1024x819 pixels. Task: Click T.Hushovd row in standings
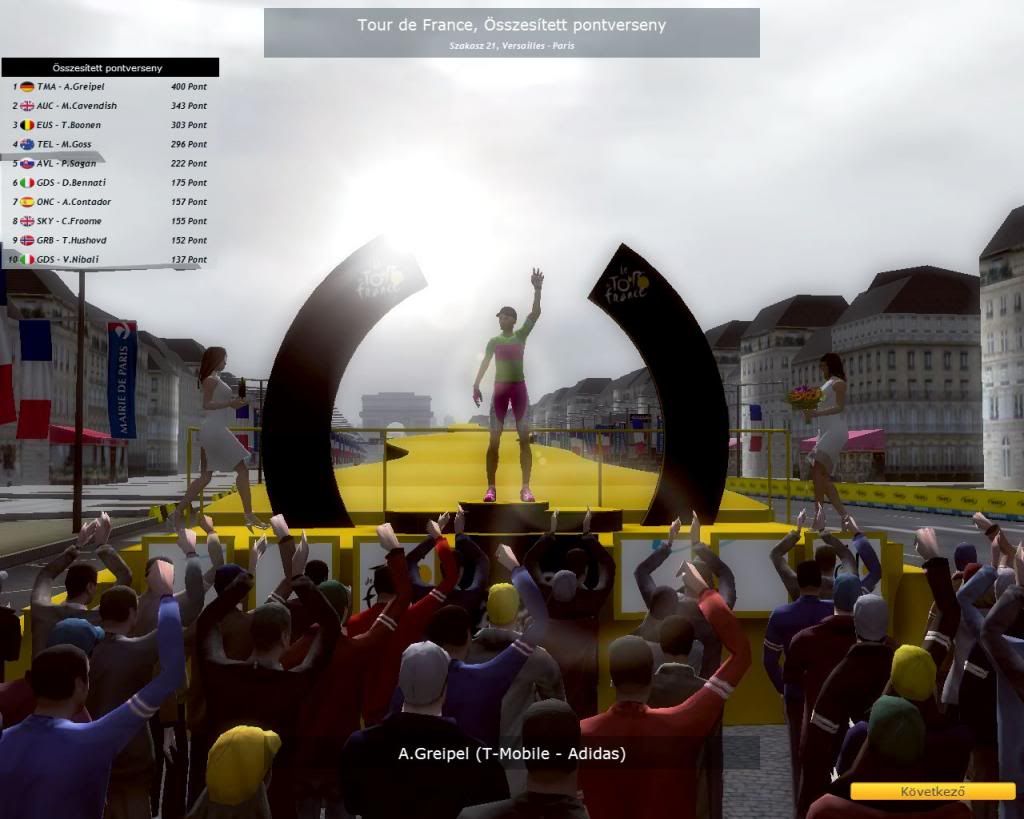(109, 240)
